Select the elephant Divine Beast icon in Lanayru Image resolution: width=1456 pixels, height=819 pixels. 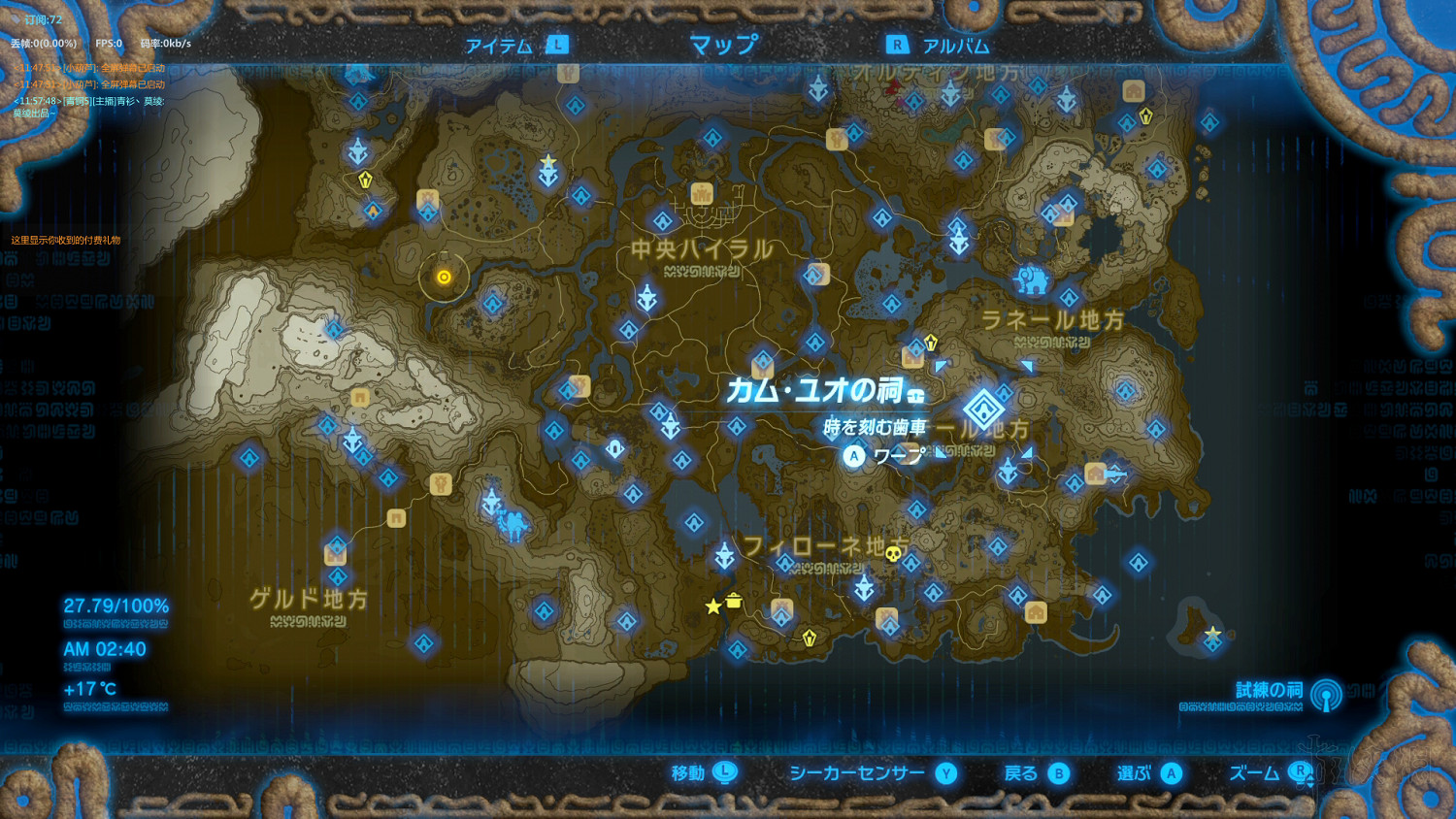(x=1032, y=279)
